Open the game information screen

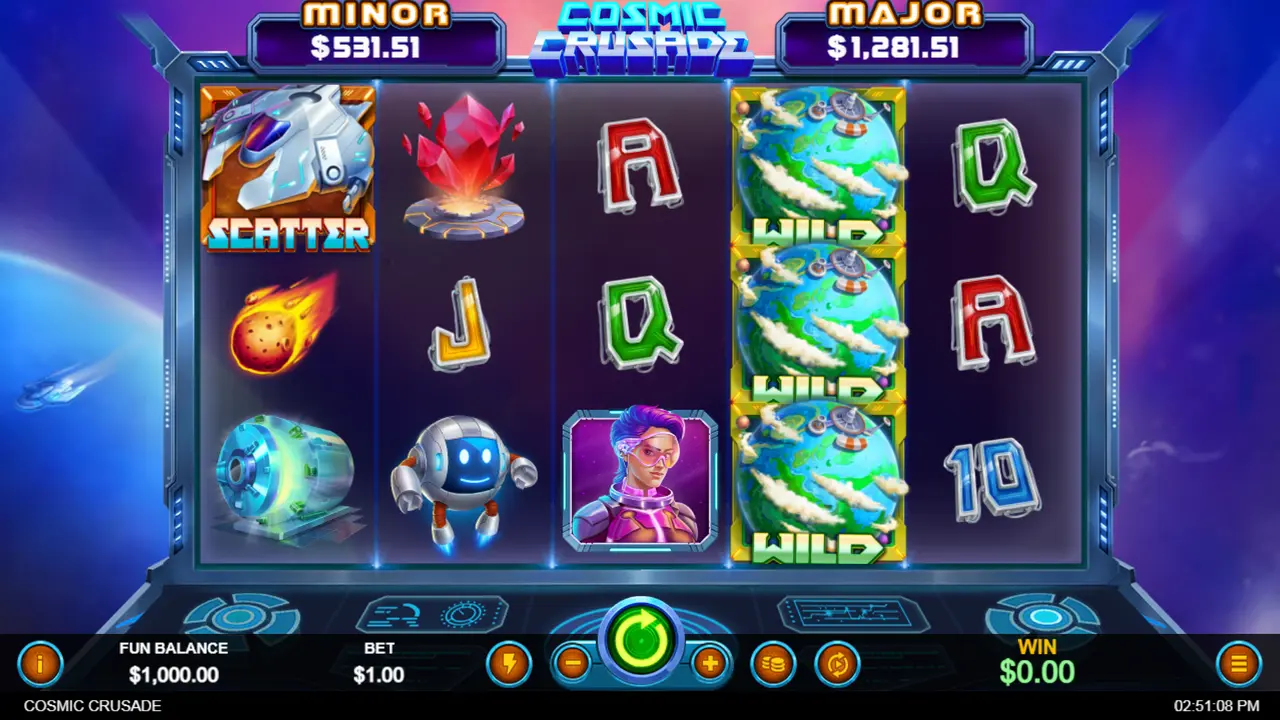click(x=40, y=663)
